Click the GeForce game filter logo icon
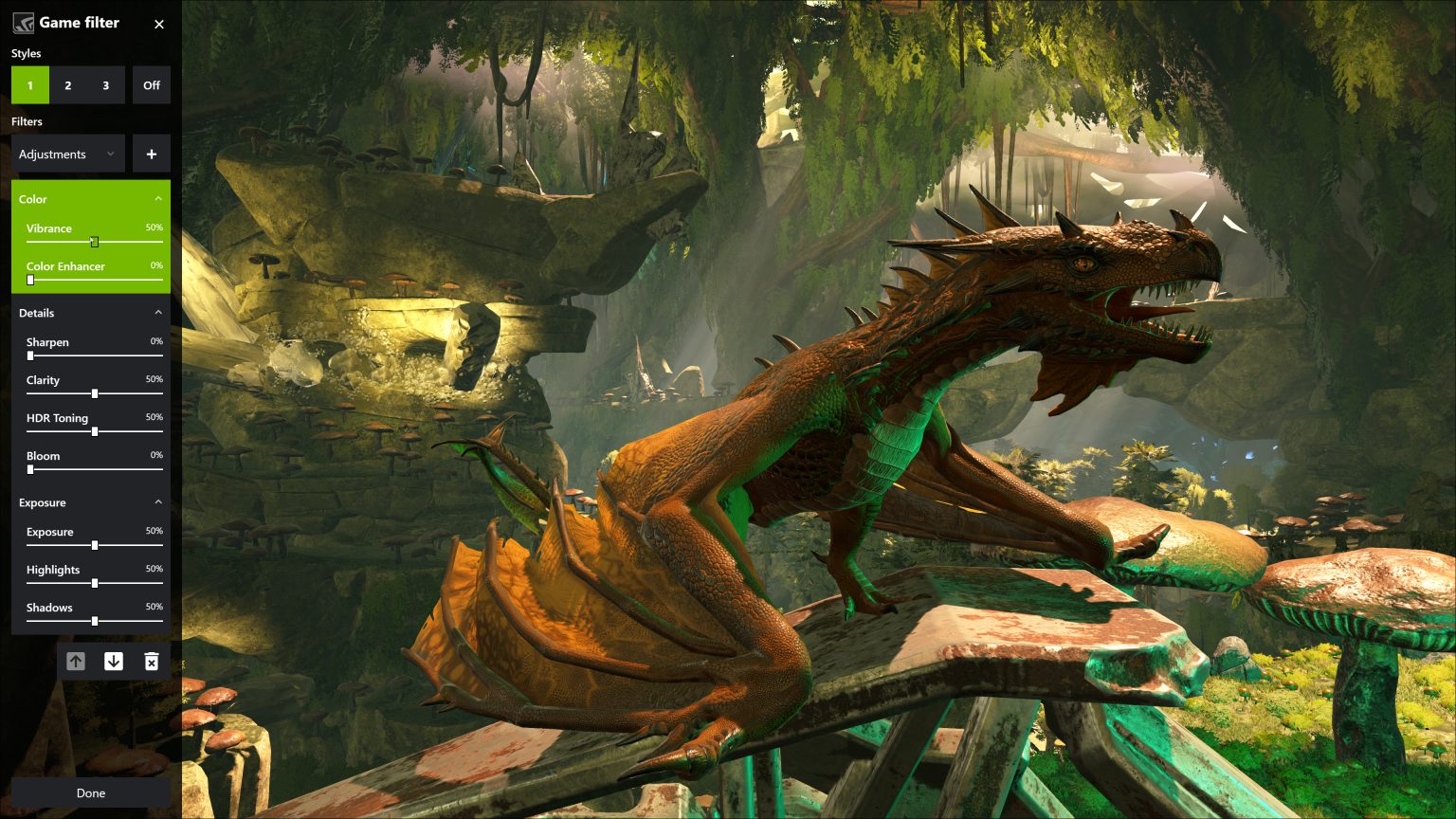The image size is (1456, 819). (x=24, y=22)
